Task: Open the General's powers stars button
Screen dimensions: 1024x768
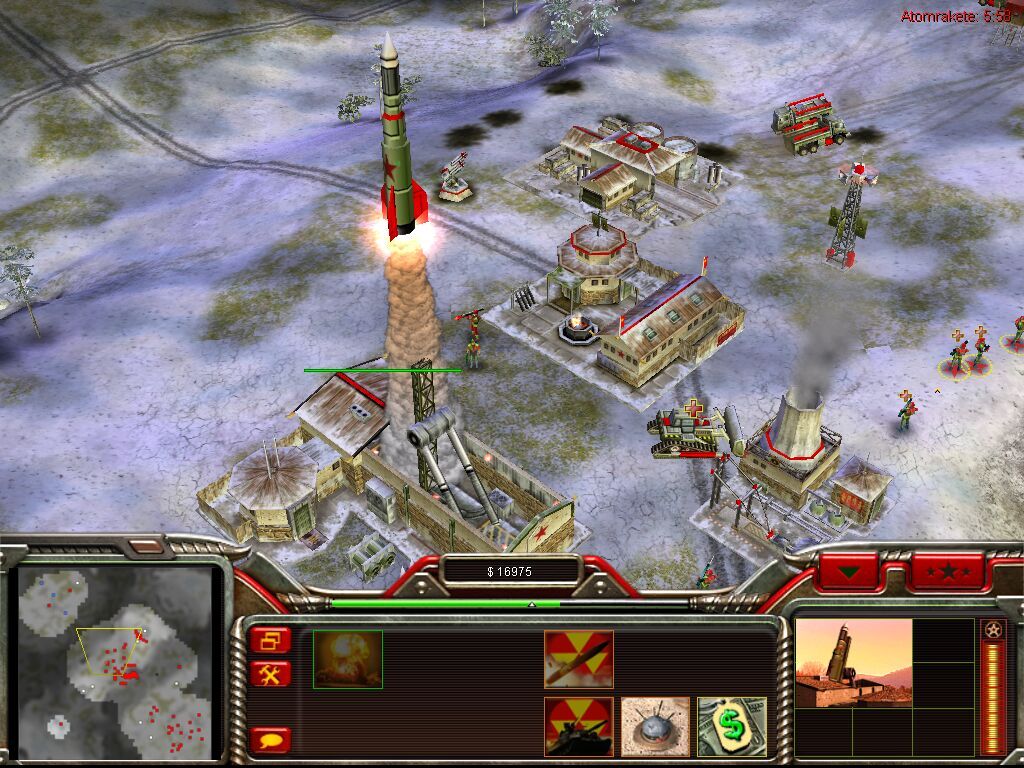Action: click(x=947, y=572)
